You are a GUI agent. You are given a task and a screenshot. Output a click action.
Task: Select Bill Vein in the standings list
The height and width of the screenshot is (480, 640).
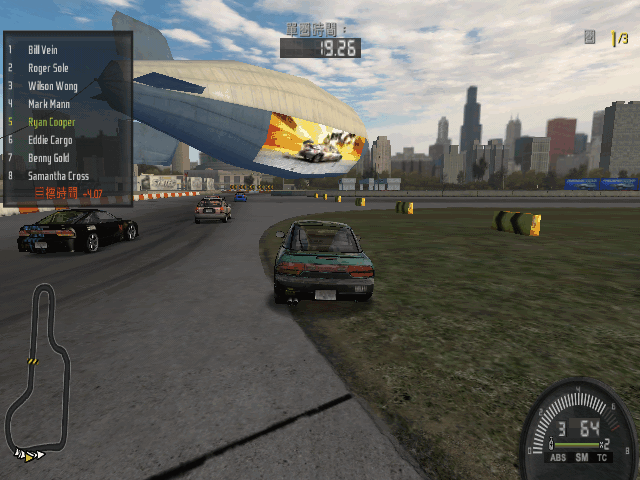click(44, 49)
